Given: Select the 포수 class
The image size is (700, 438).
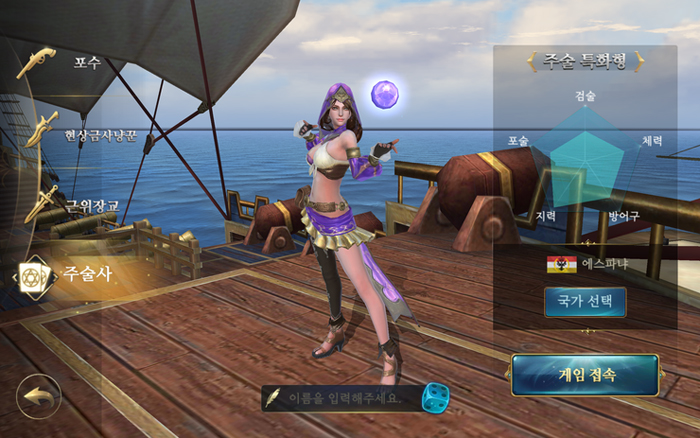Looking at the screenshot, I should coord(85,62).
